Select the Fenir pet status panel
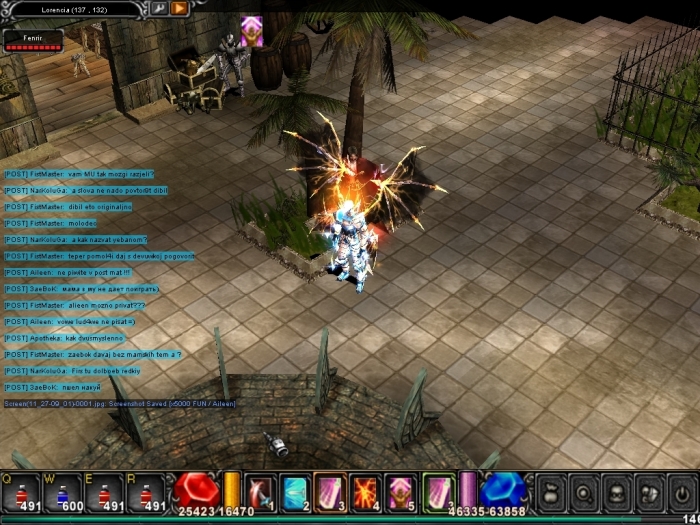 pyautogui.click(x=34, y=40)
